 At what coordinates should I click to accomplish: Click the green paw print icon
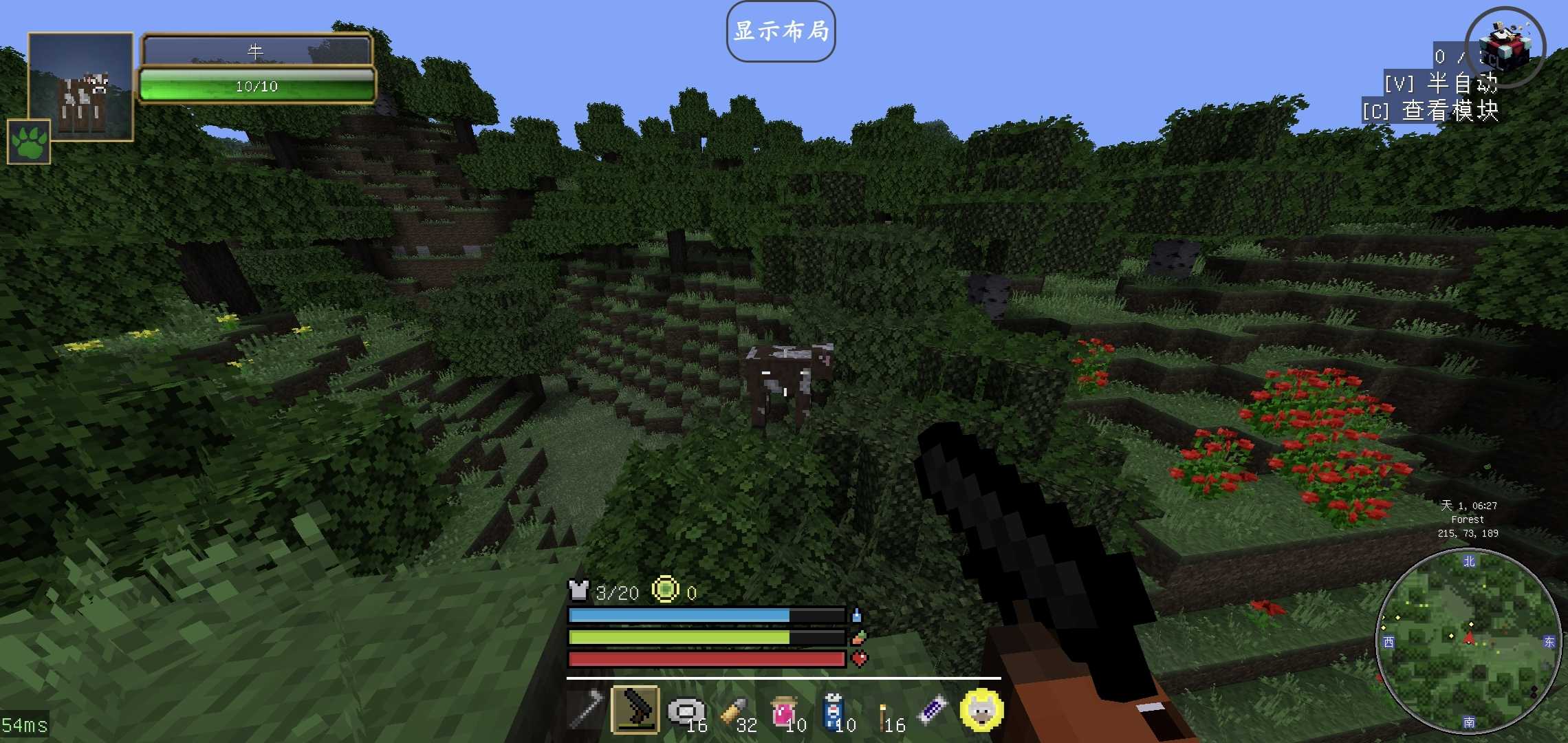point(29,142)
